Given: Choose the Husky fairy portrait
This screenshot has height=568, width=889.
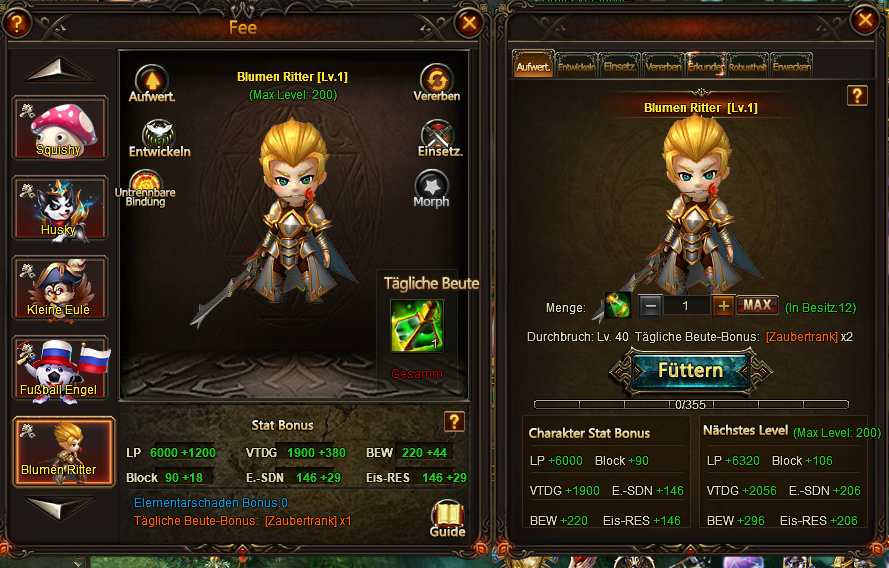Looking at the screenshot, I should point(60,208).
